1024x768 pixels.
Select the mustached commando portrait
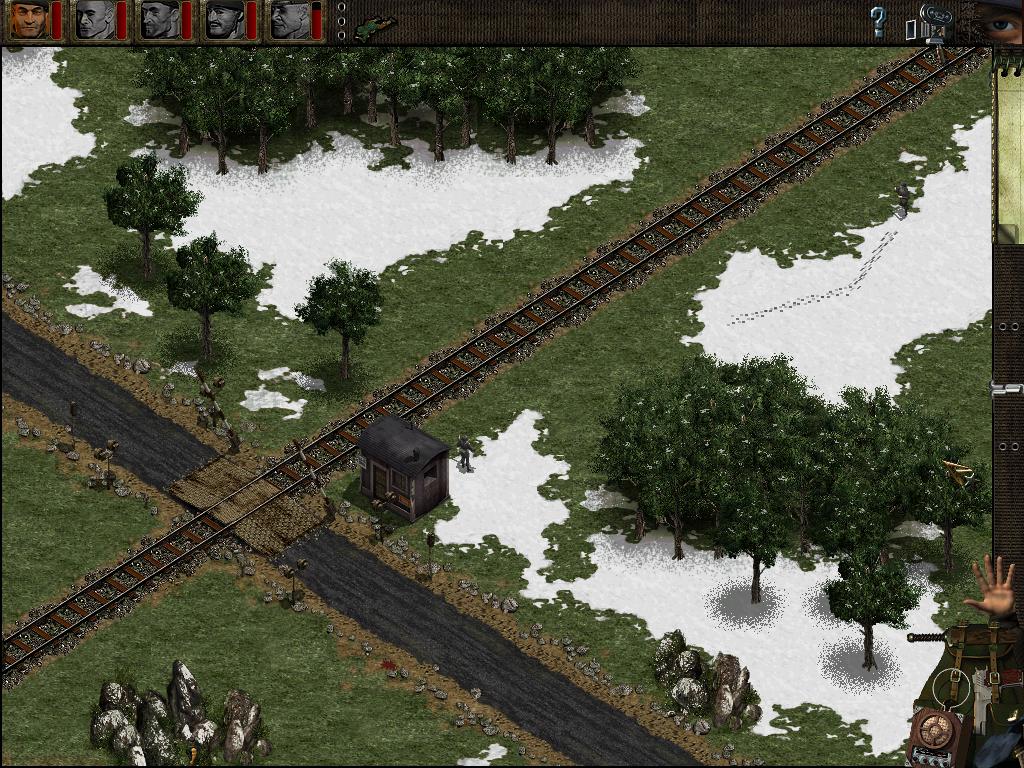[224, 20]
